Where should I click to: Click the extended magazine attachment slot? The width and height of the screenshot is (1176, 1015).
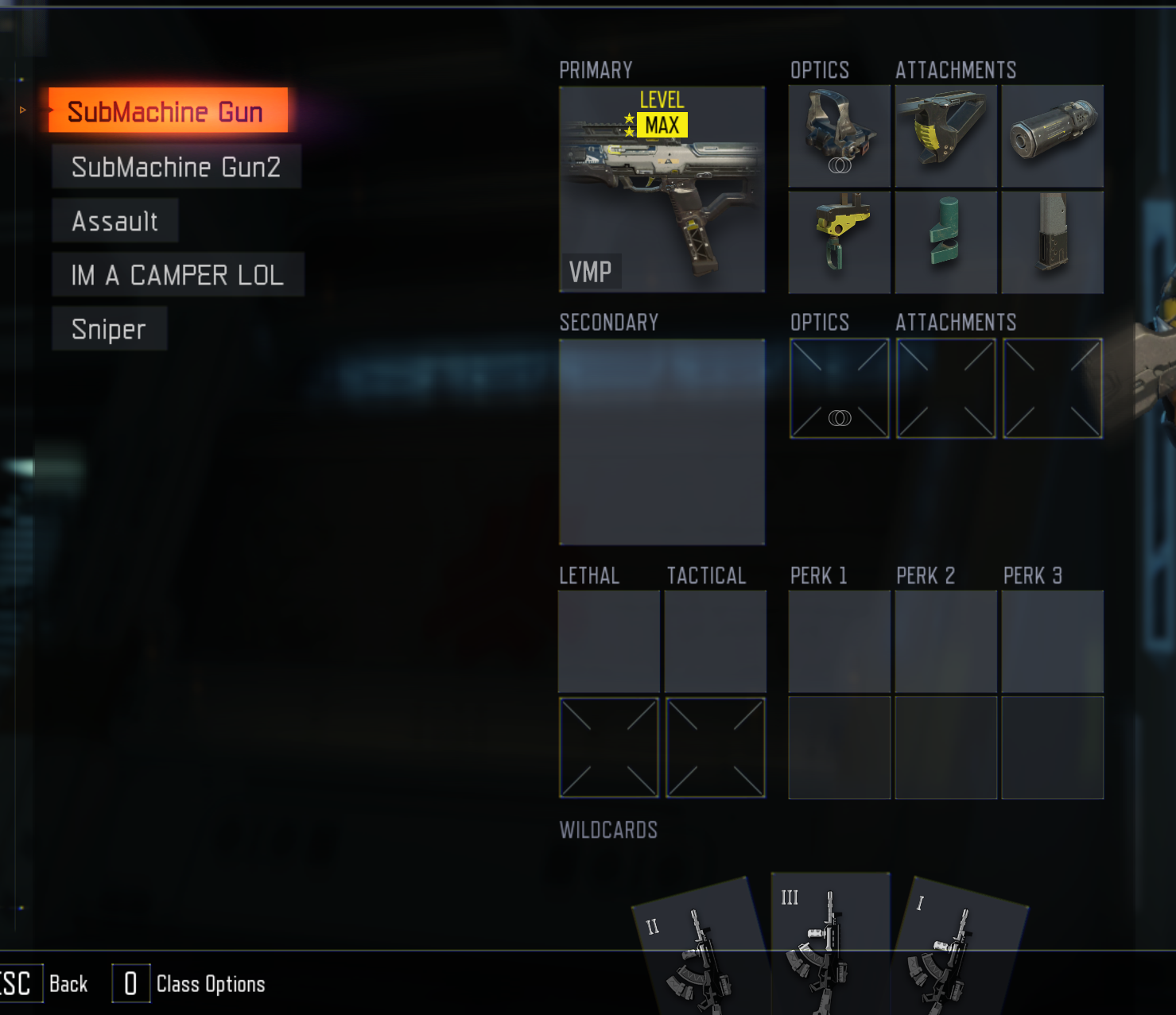point(1052,242)
